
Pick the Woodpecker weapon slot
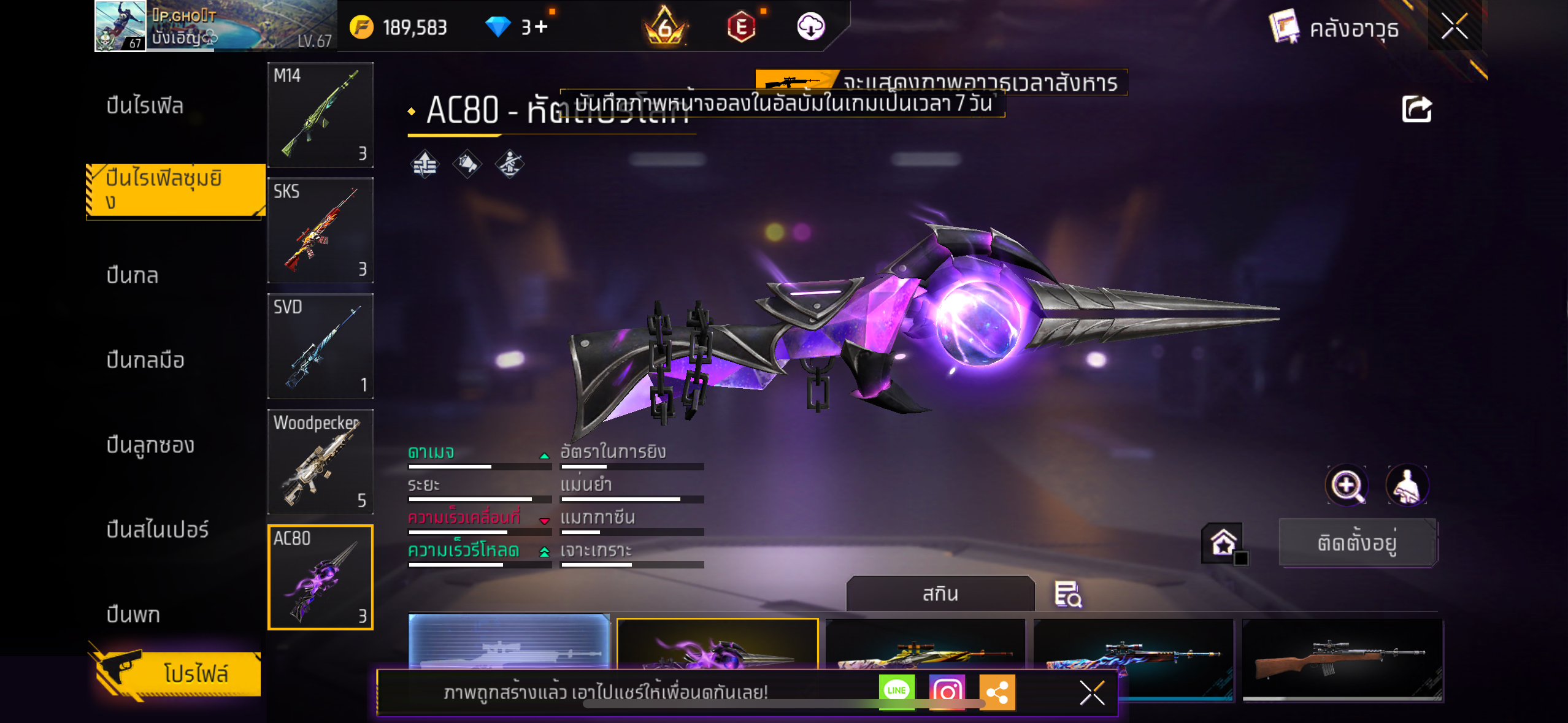click(320, 461)
